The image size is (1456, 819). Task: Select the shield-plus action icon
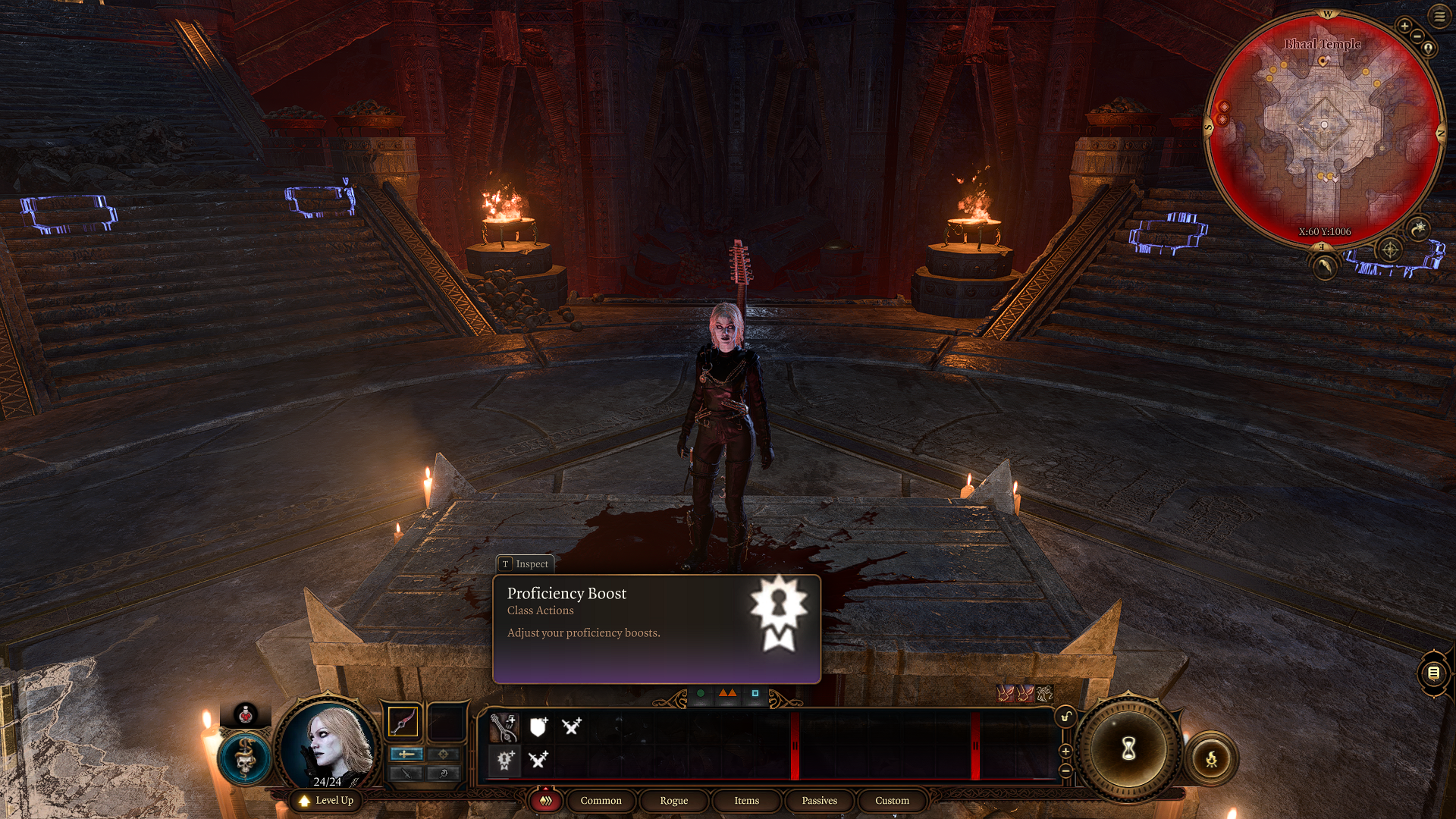coord(538,726)
